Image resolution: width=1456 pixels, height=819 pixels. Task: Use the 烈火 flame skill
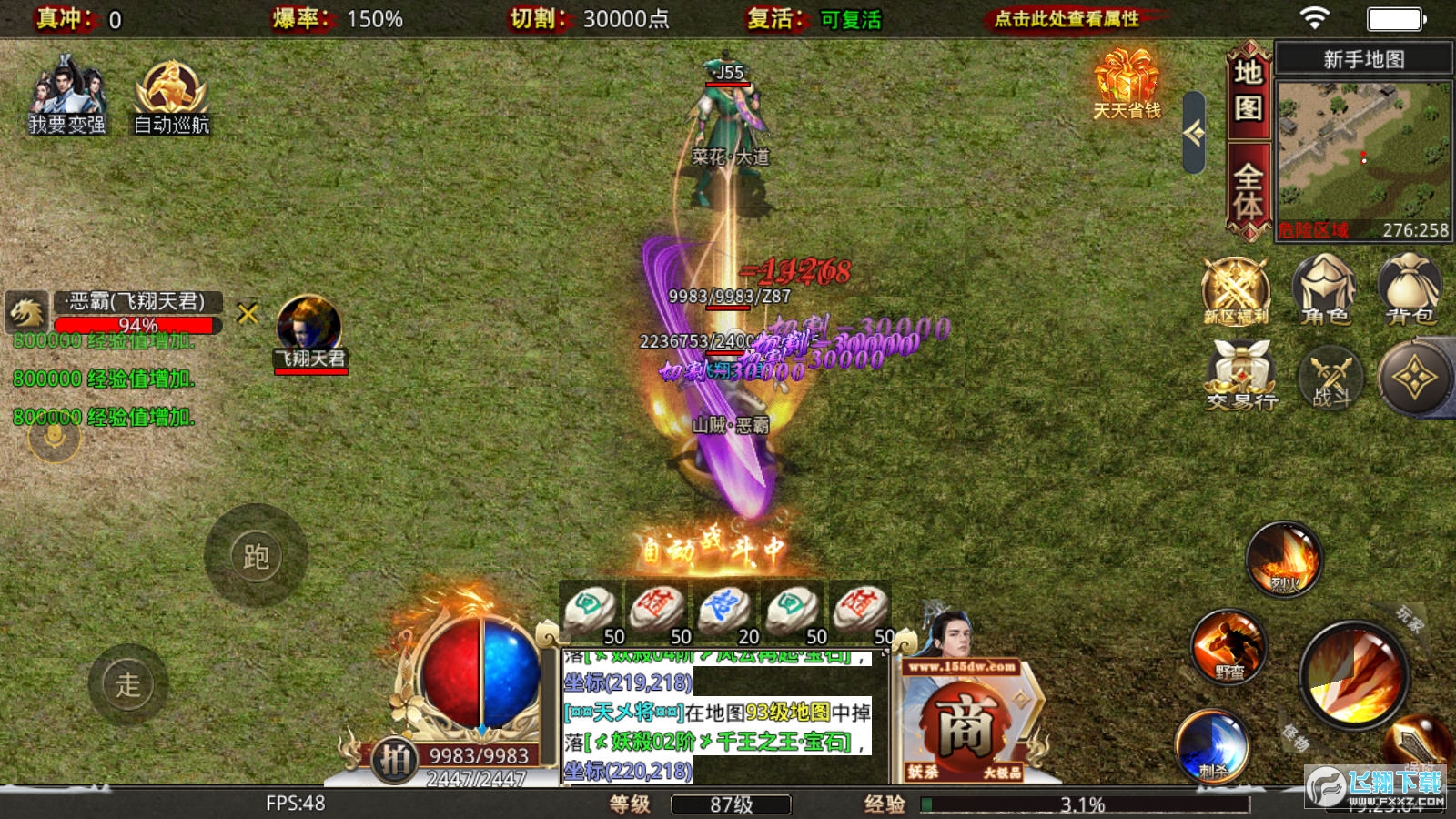coord(1284,559)
